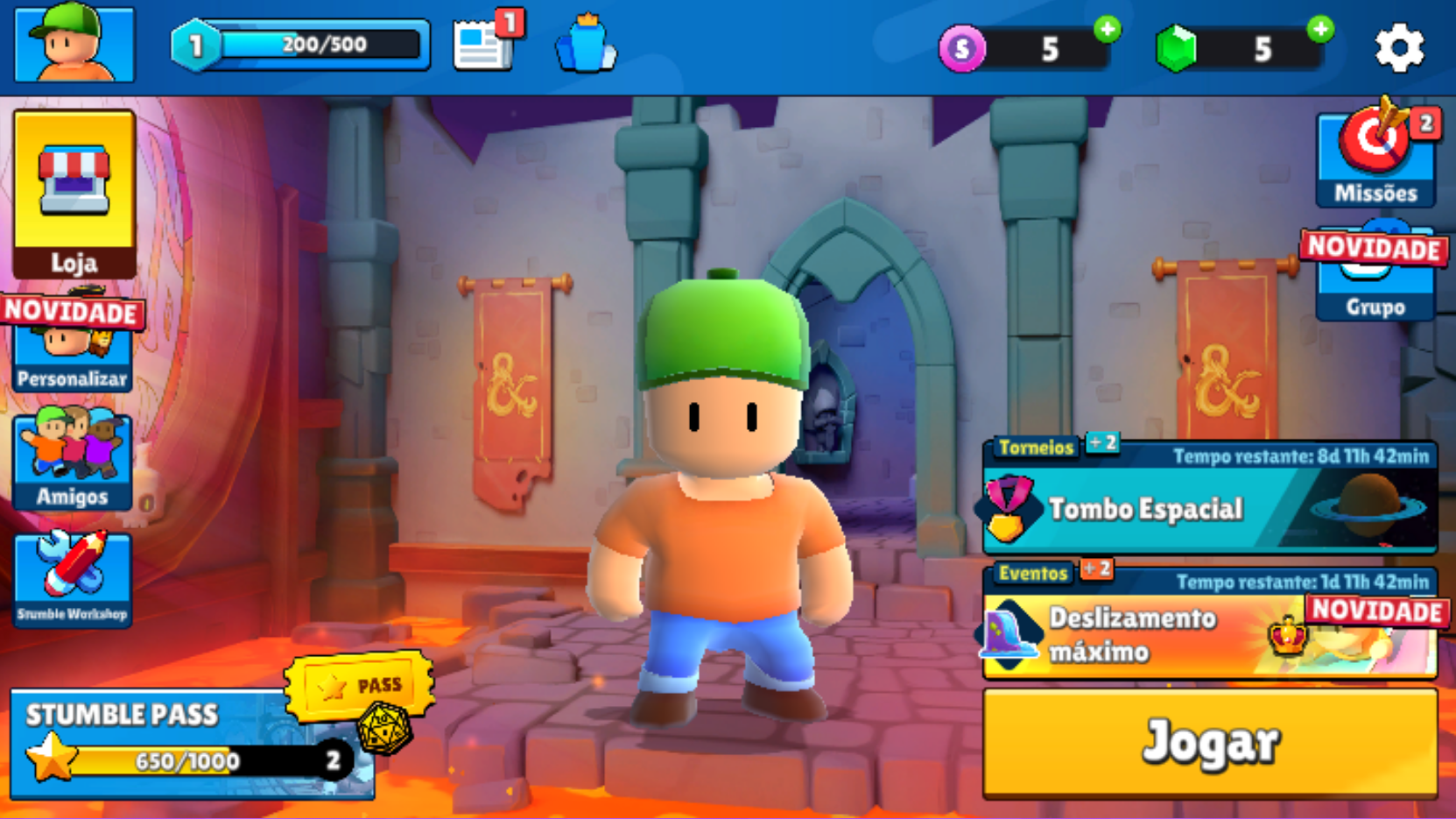Screen dimensions: 1456x819
Task: Open the backpack item icon near the top
Action: tap(585, 48)
